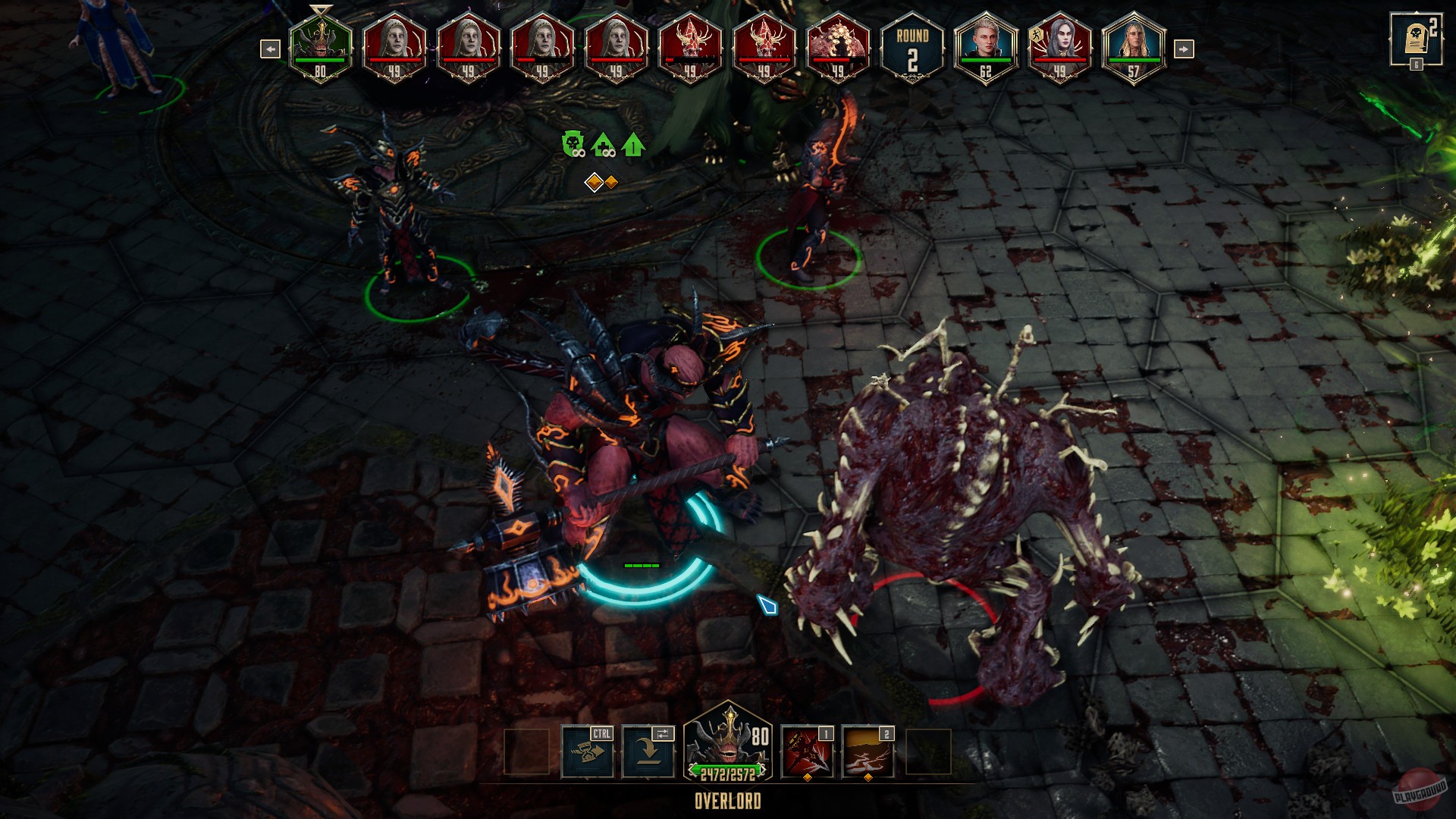The width and height of the screenshot is (1456, 819).
Task: Select the grey-haired portrait with the running-figure badge
Action: pos(1059,47)
